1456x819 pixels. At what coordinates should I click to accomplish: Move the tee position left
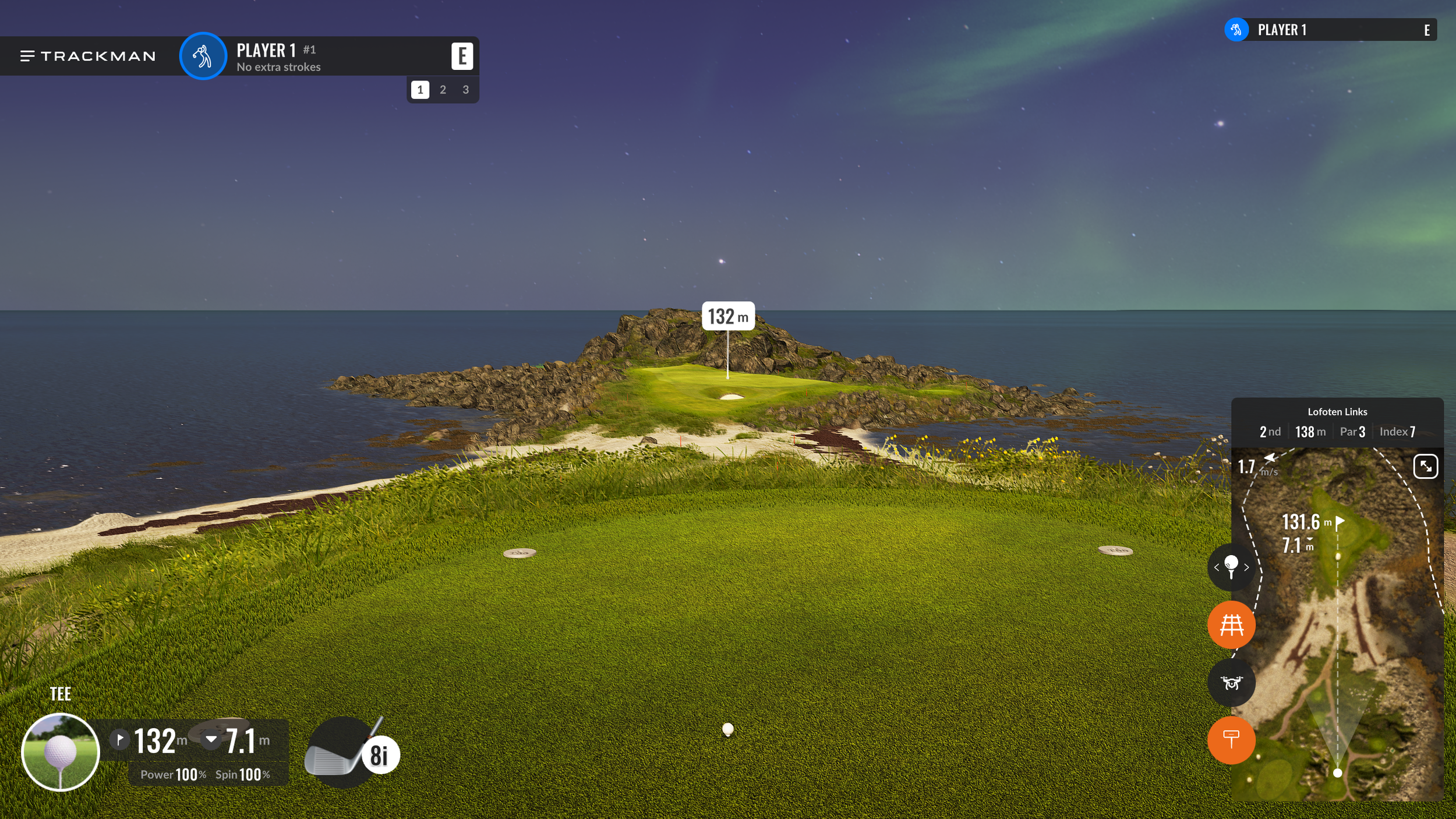1217,567
